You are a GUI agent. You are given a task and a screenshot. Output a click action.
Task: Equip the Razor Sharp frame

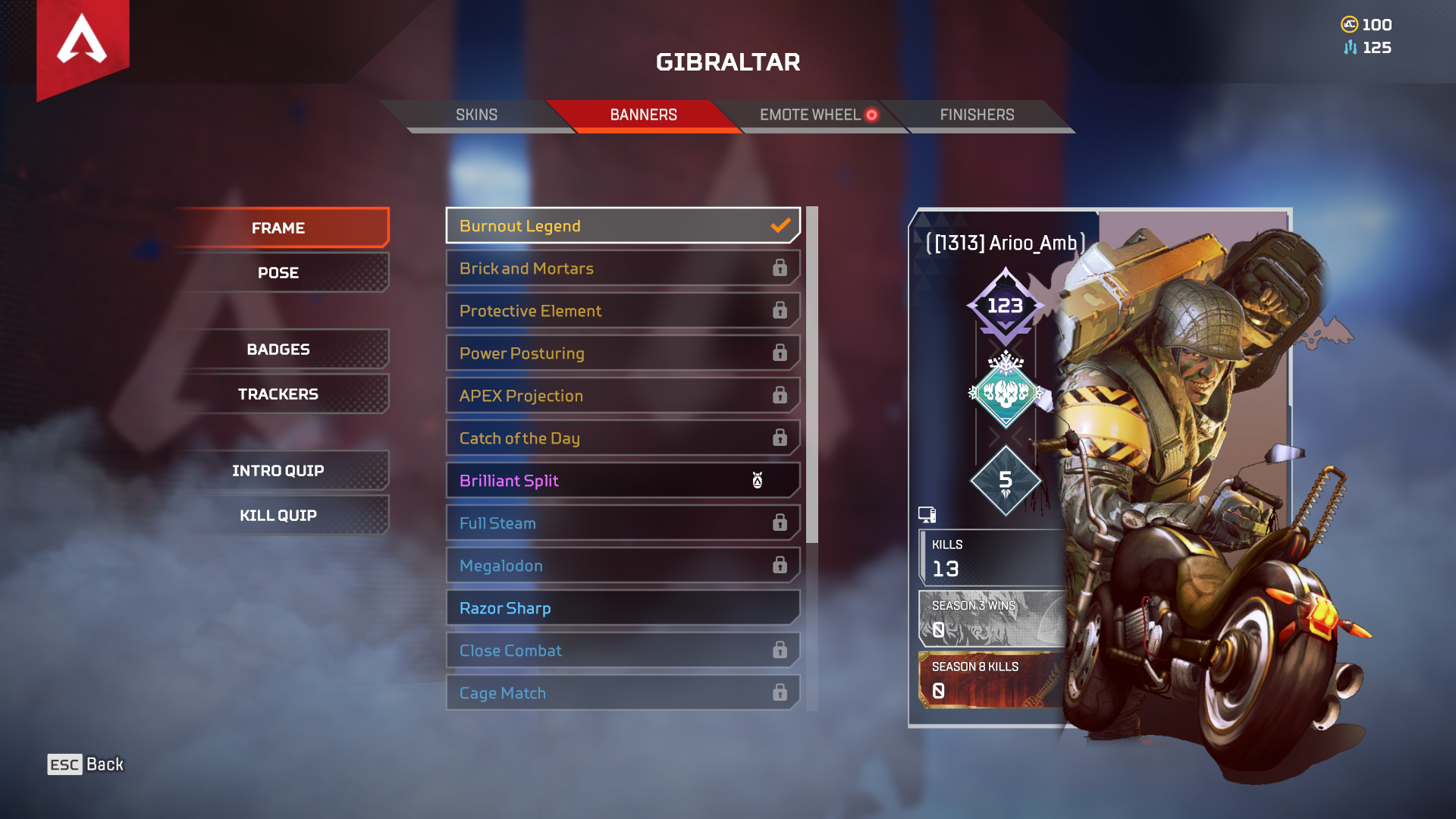click(x=622, y=608)
